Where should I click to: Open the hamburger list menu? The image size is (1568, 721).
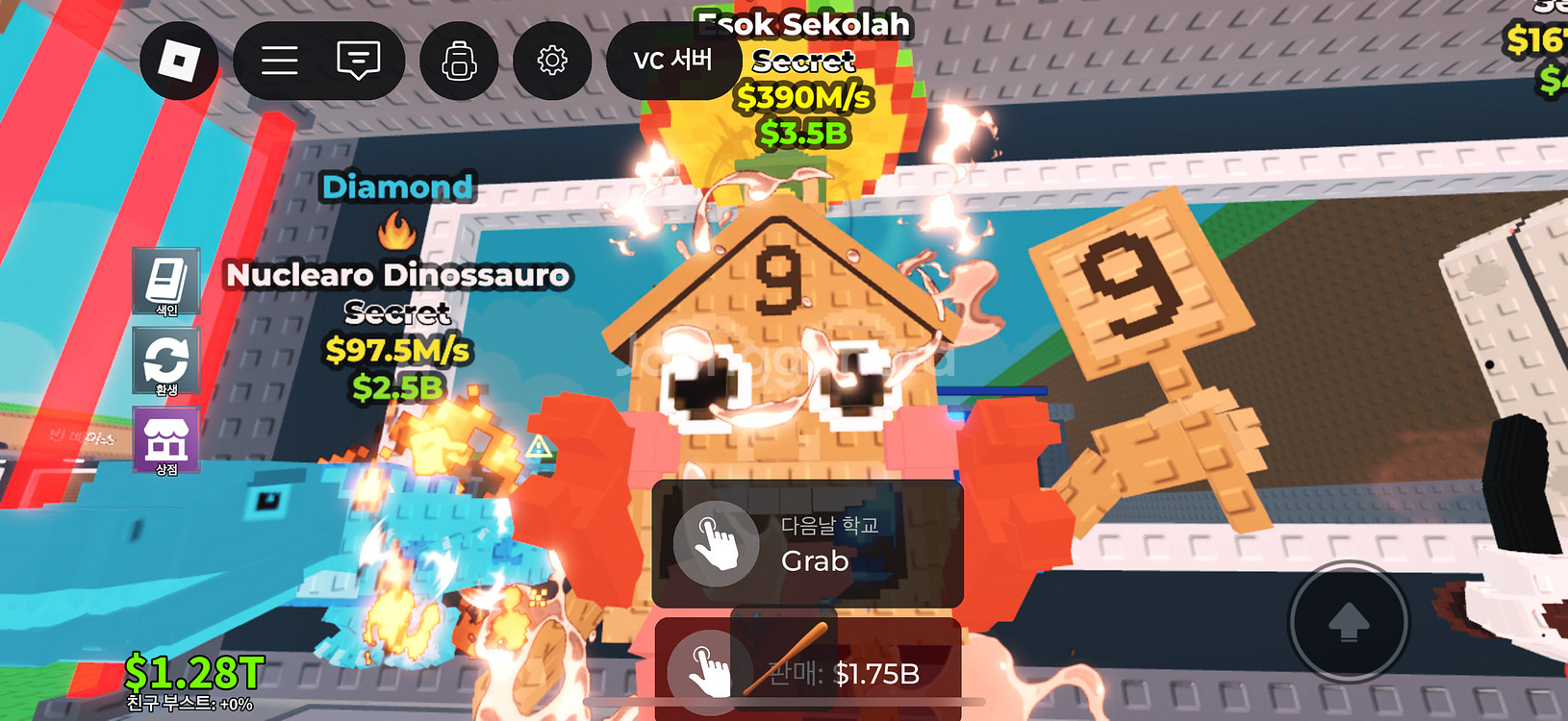[x=279, y=61]
